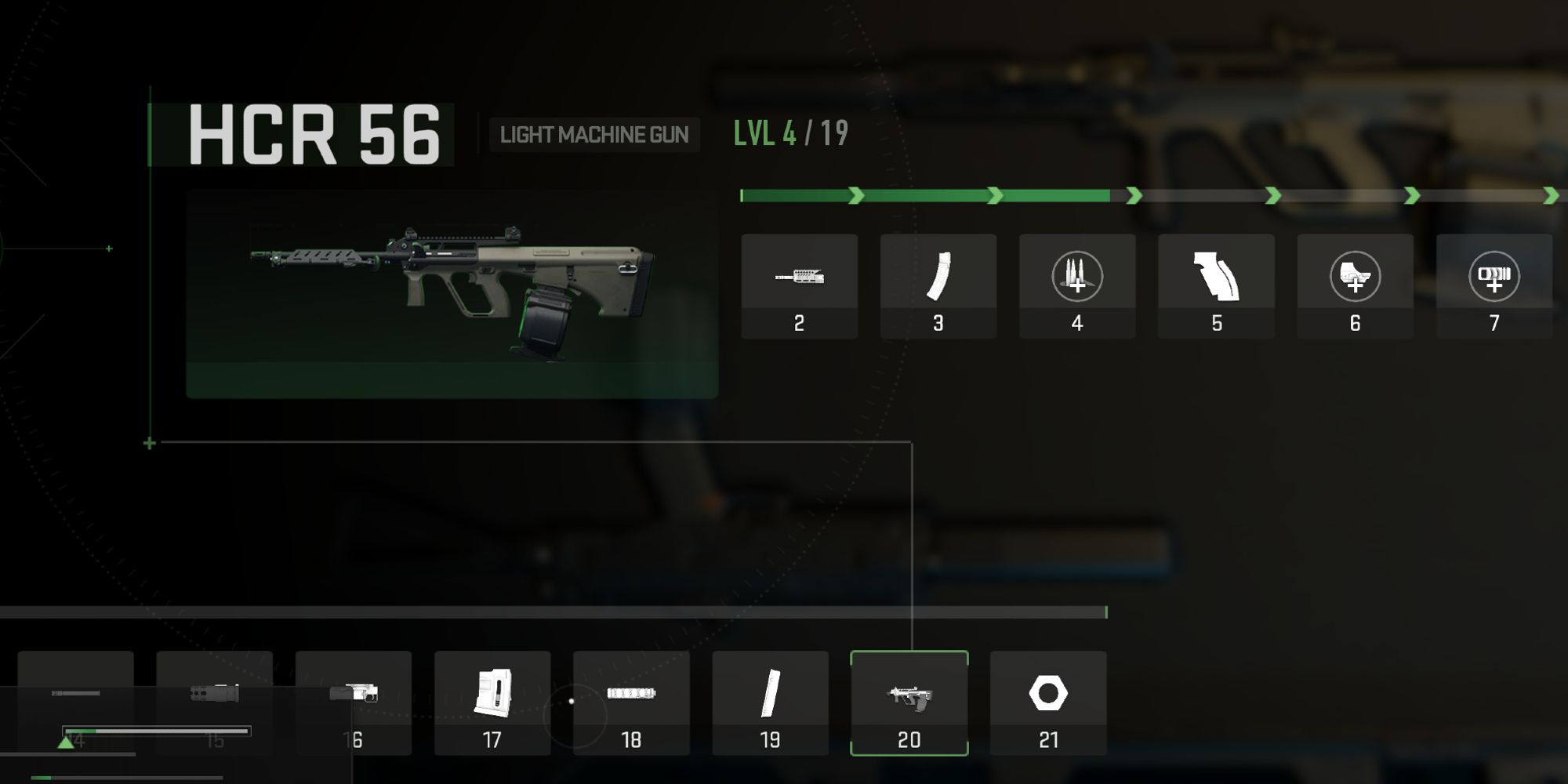Select the level 3 magazine unlock
1568x784 pixels.
coord(938,286)
